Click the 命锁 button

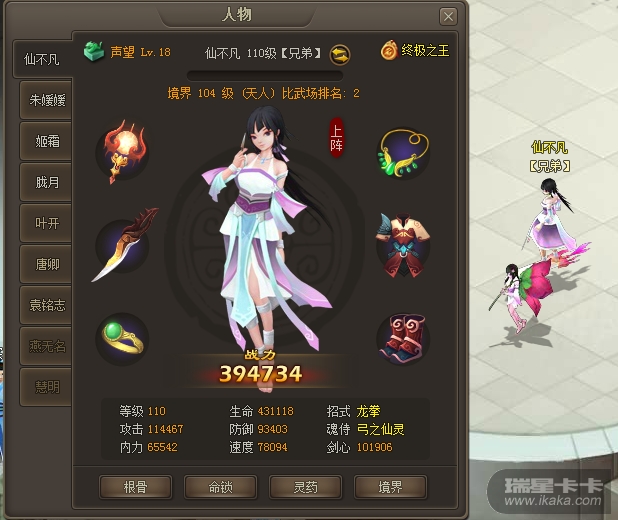pos(220,486)
